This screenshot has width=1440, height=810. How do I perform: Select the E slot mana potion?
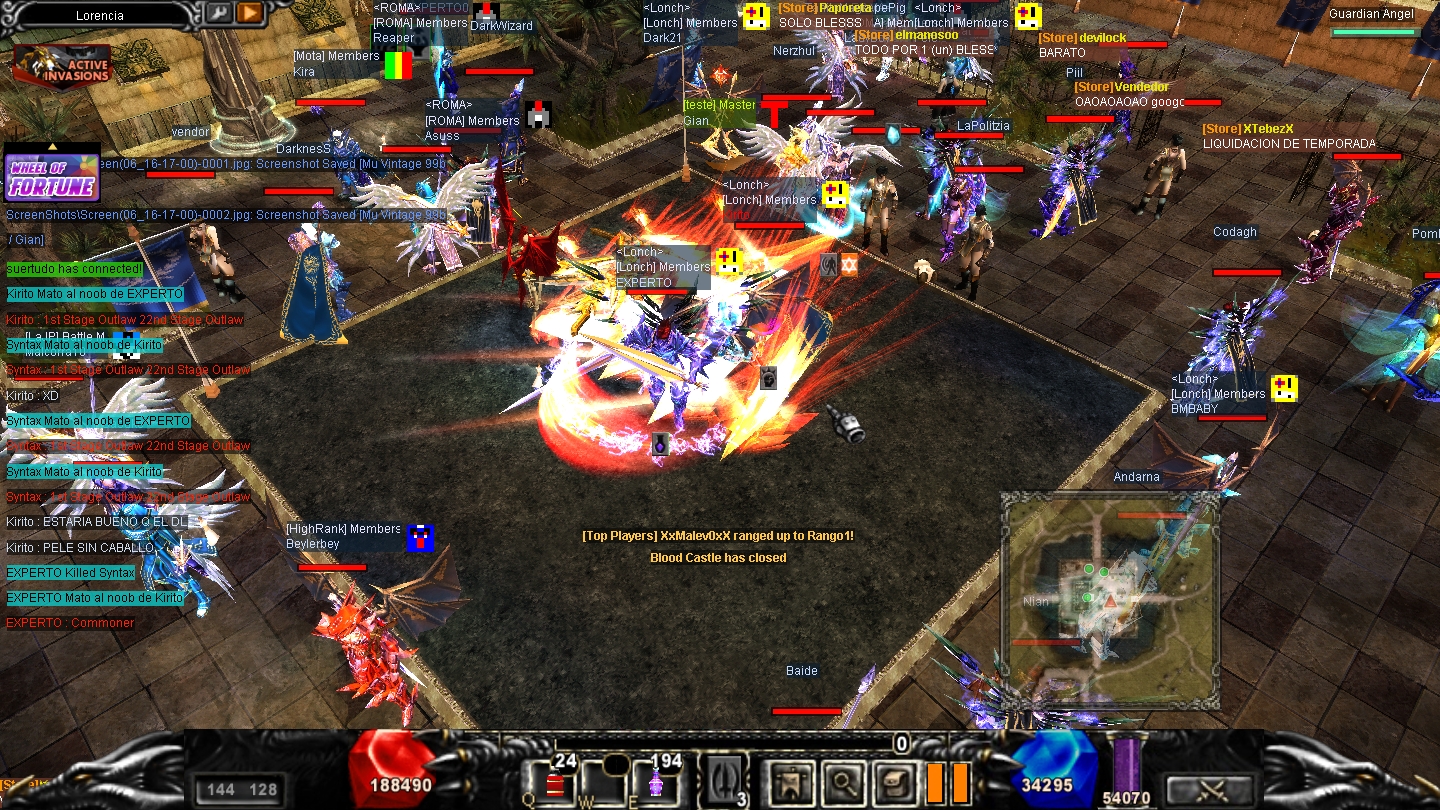coord(657,785)
